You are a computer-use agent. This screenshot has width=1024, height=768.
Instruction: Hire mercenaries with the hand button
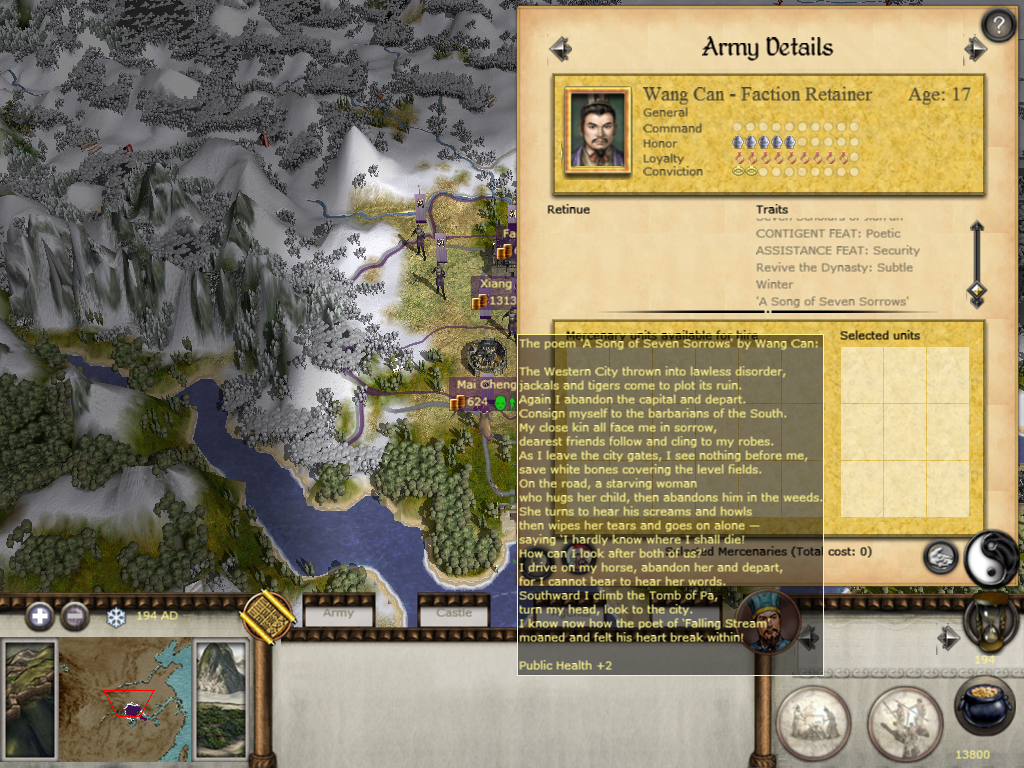pos(940,557)
